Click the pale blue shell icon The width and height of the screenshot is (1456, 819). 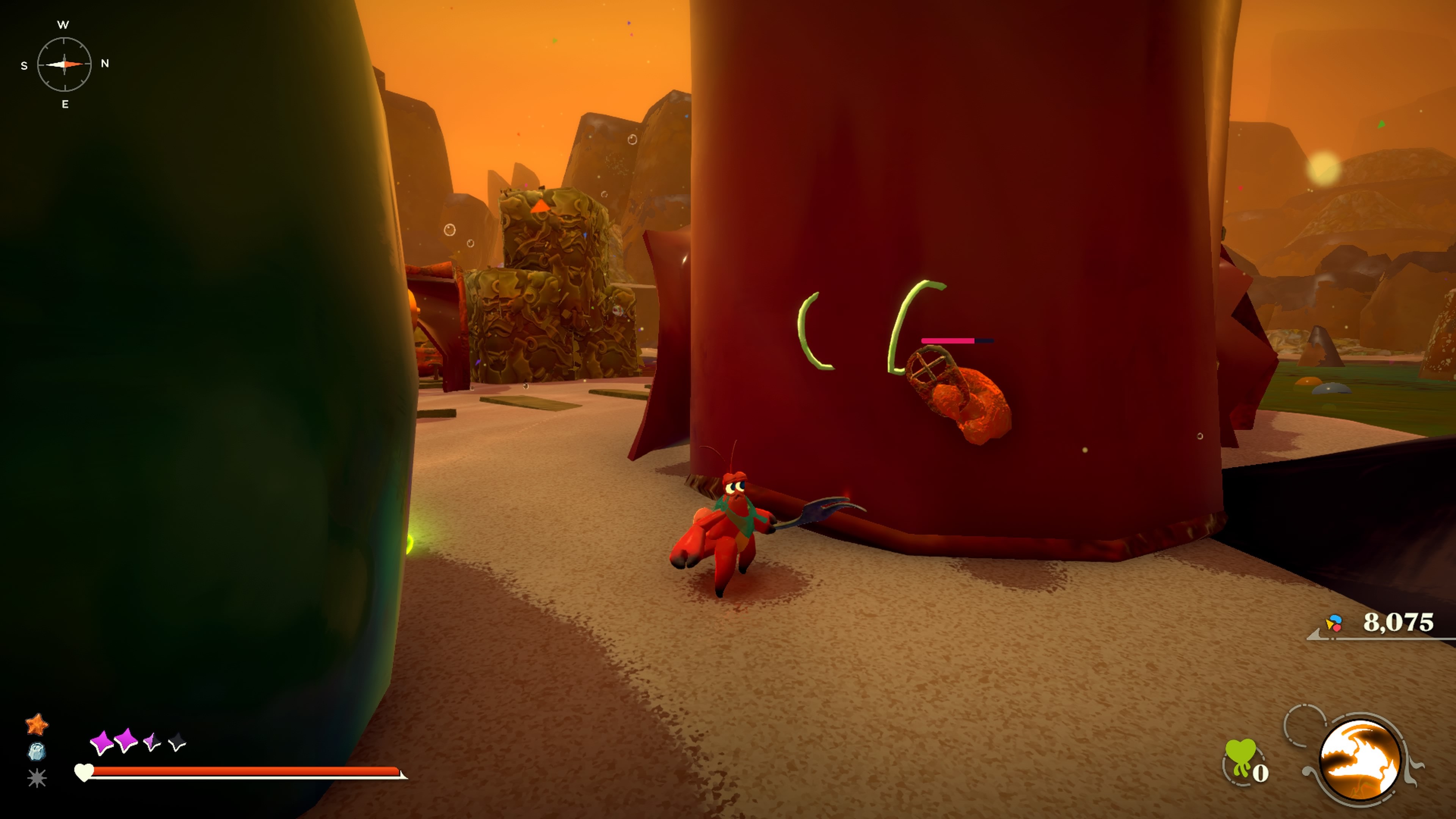pos(37,752)
